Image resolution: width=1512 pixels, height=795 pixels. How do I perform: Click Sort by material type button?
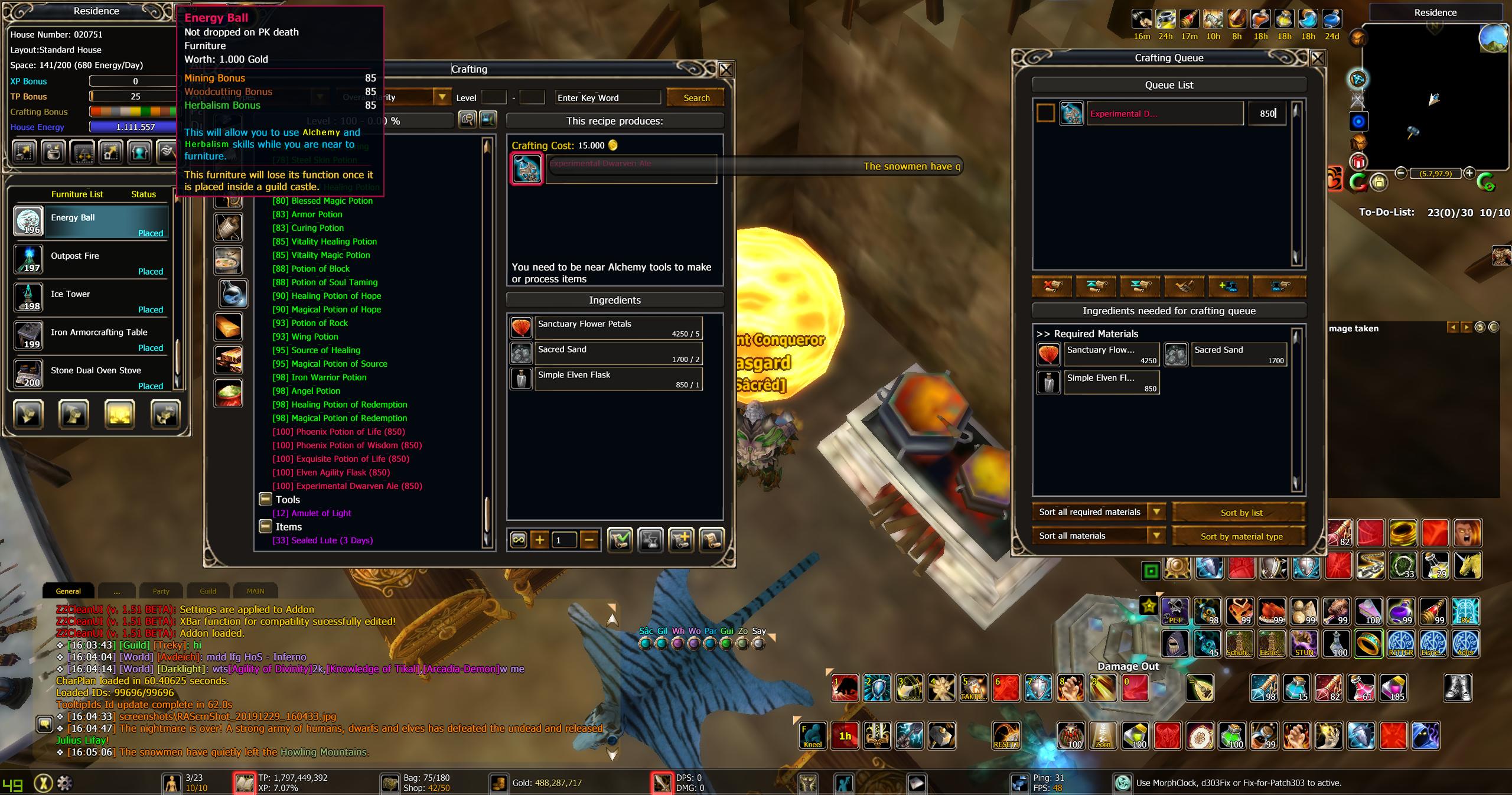click(1241, 536)
